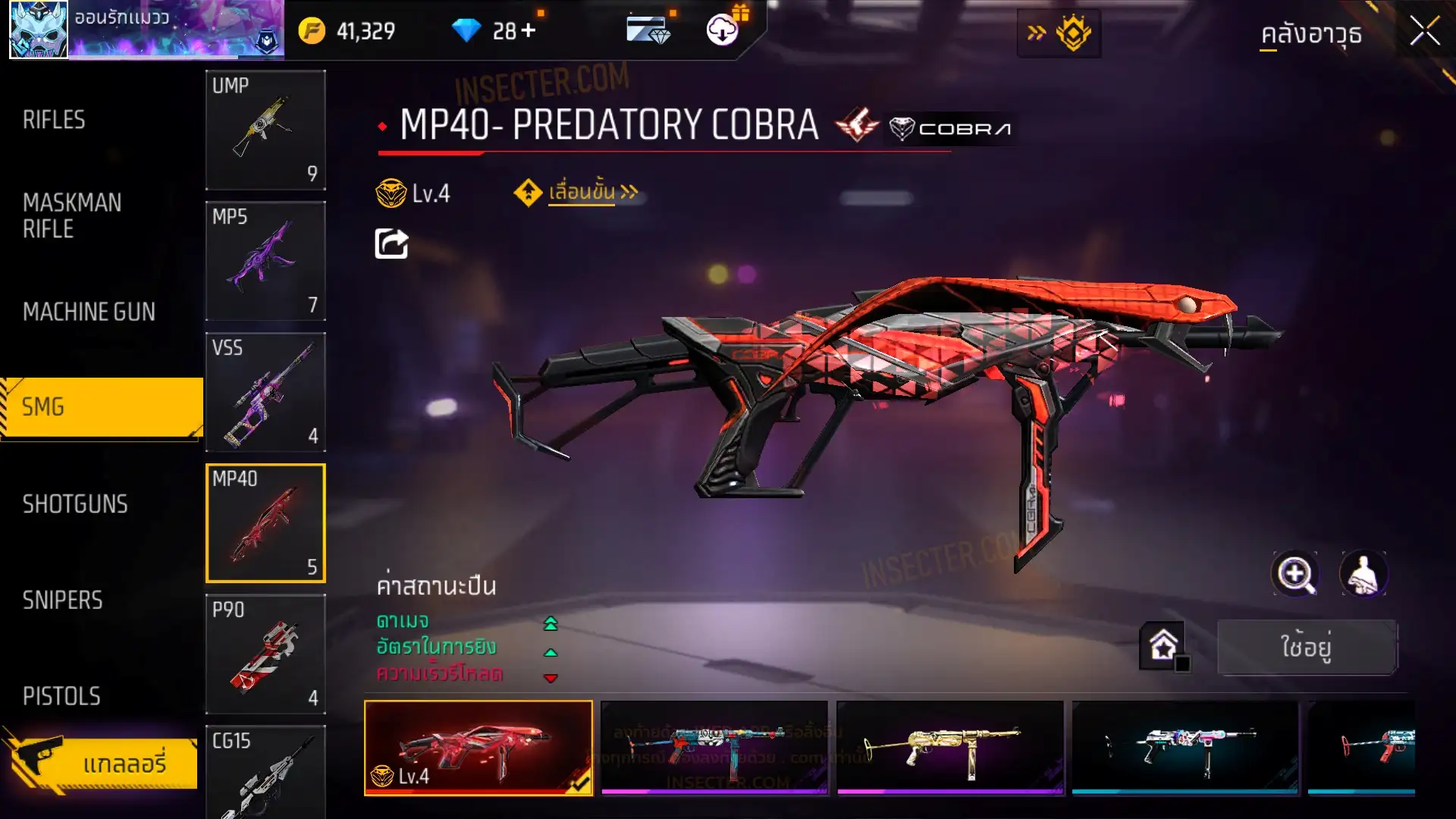Add diamonds with the plus button
The height and width of the screenshot is (819, 1456).
coord(529,31)
